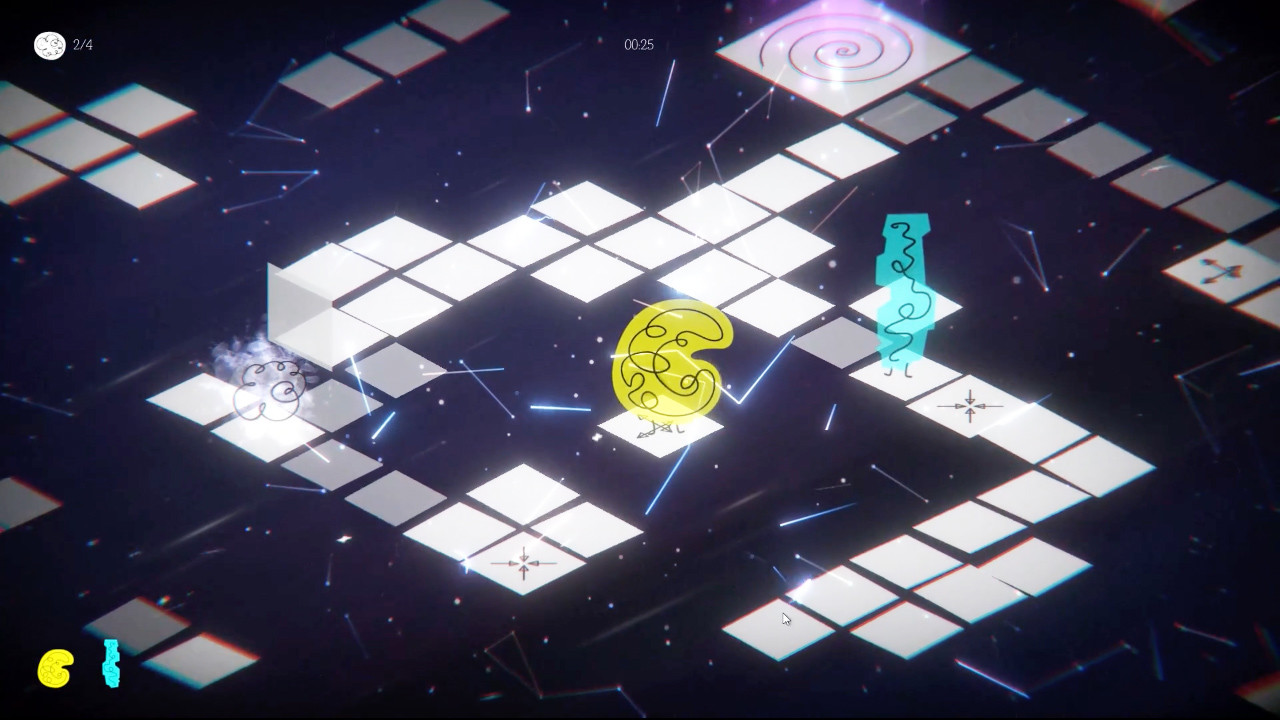Select the yellow character portrait icon
The width and height of the screenshot is (1280, 720).
pos(53,668)
